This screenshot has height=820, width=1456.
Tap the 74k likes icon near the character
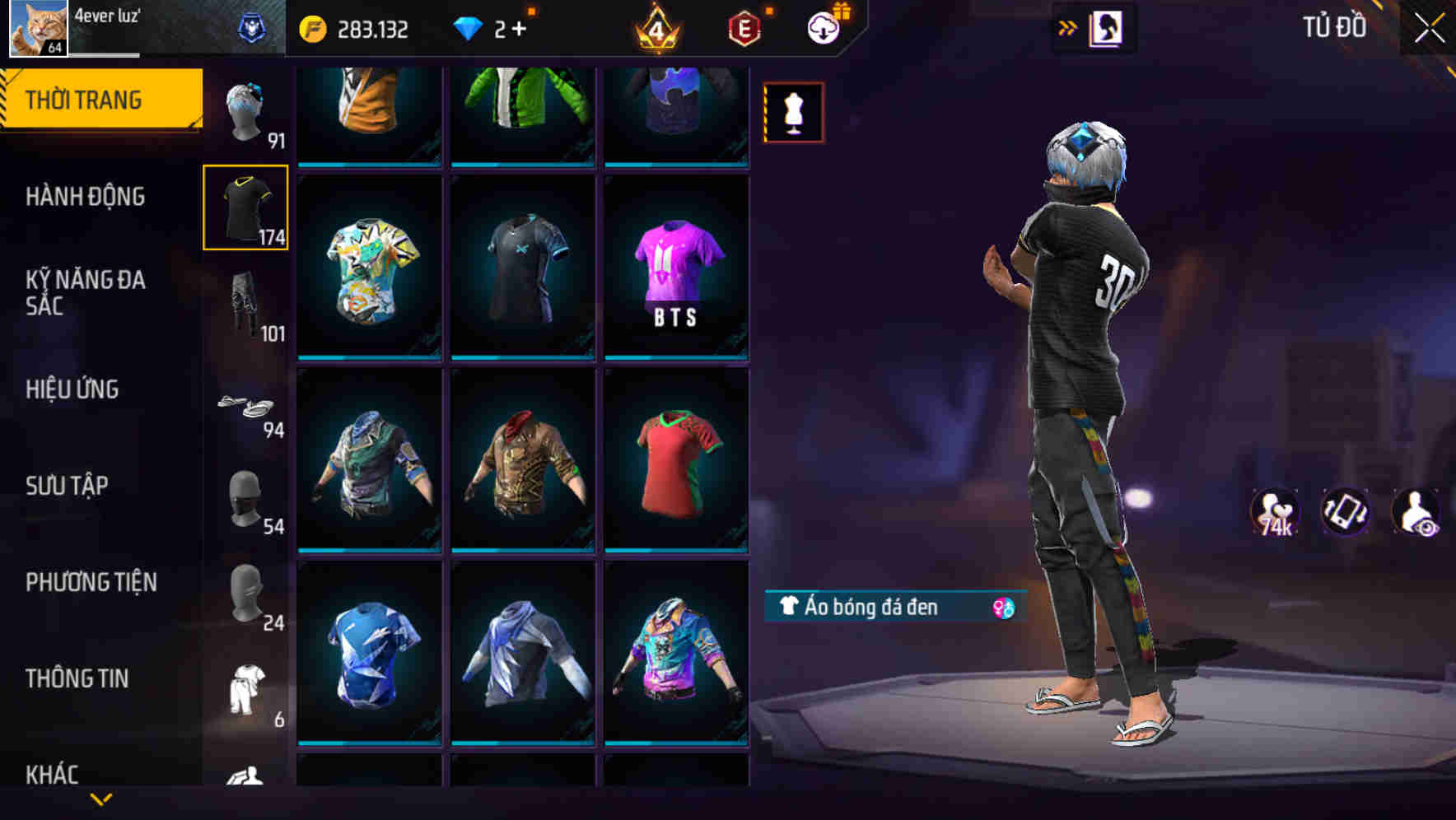[1273, 512]
